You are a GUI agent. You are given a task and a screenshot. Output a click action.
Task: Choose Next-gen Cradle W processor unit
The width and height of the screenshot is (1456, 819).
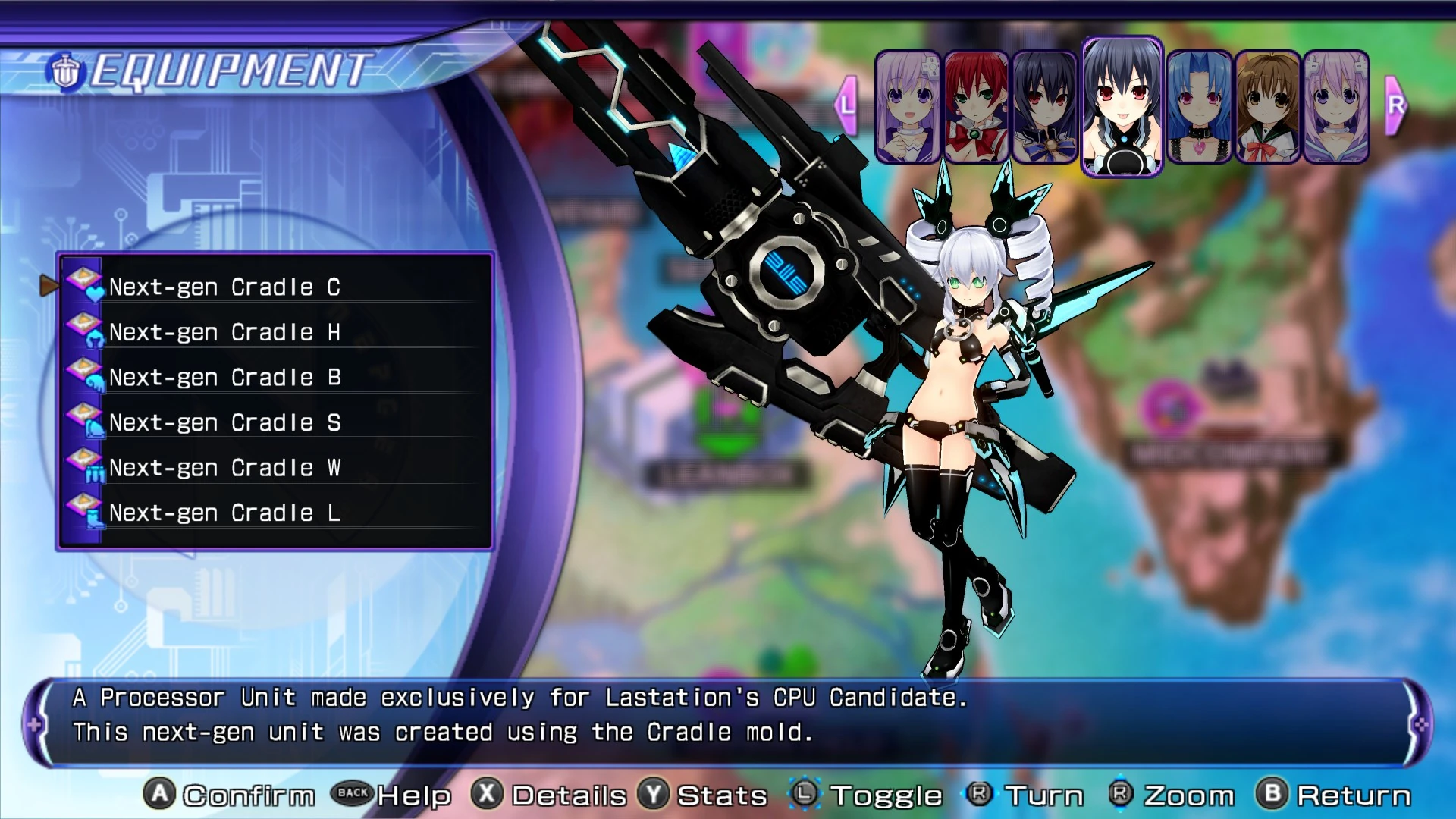(224, 468)
